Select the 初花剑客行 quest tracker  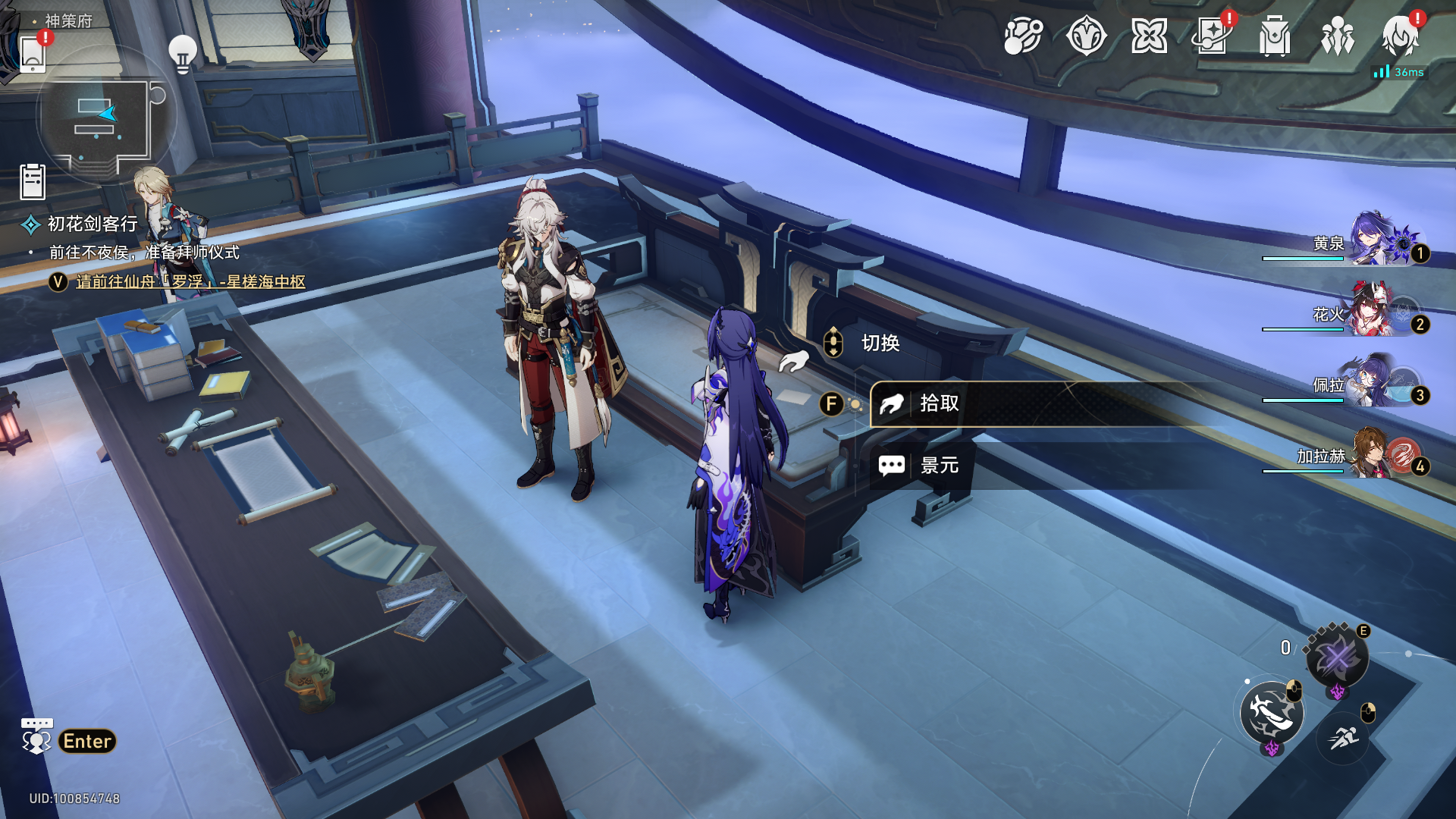point(92,224)
